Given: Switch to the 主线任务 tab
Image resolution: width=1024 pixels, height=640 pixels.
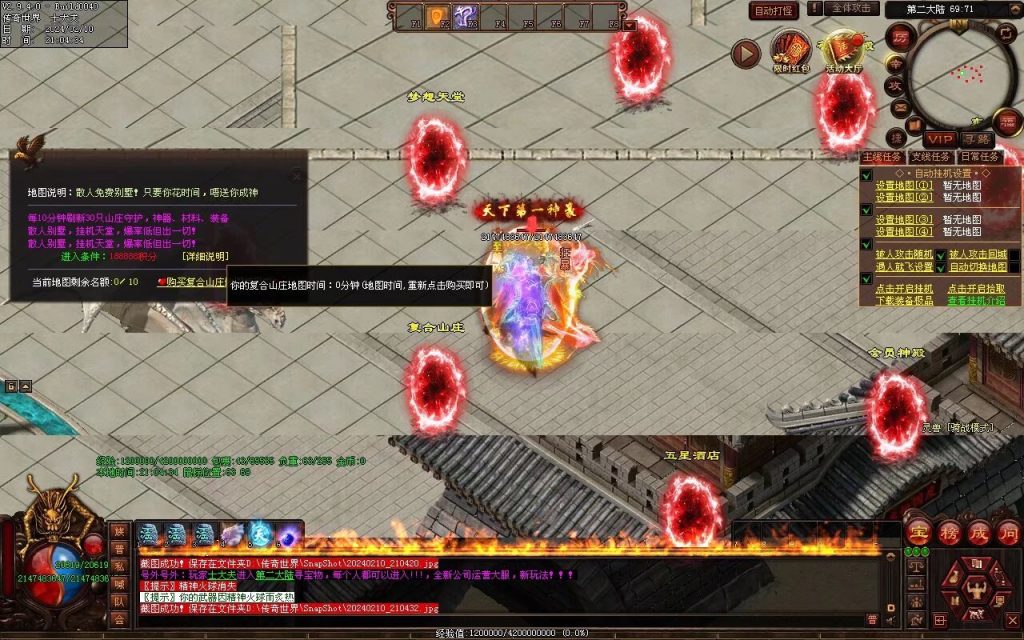Looking at the screenshot, I should (882, 157).
